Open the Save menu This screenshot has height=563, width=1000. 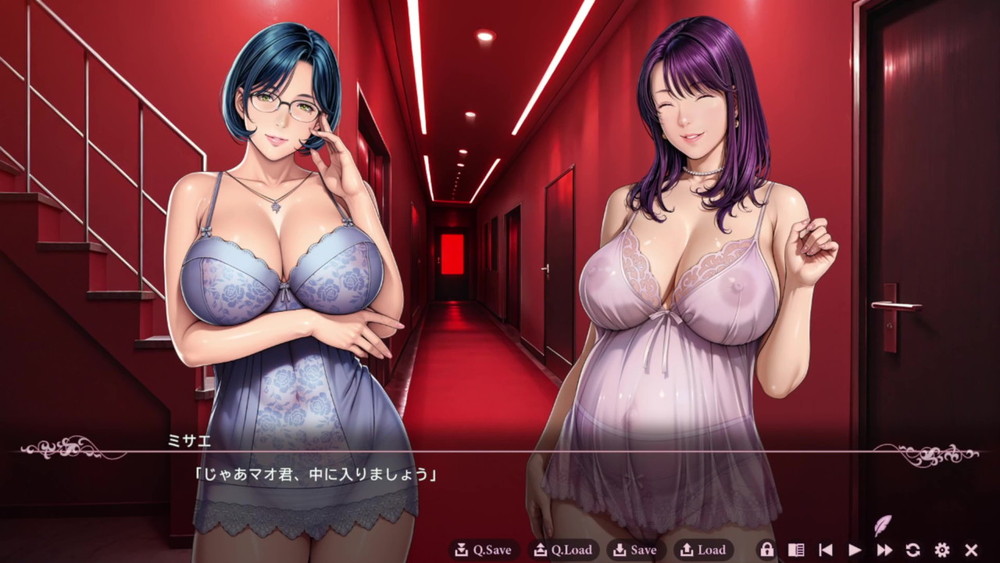pyautogui.click(x=636, y=550)
